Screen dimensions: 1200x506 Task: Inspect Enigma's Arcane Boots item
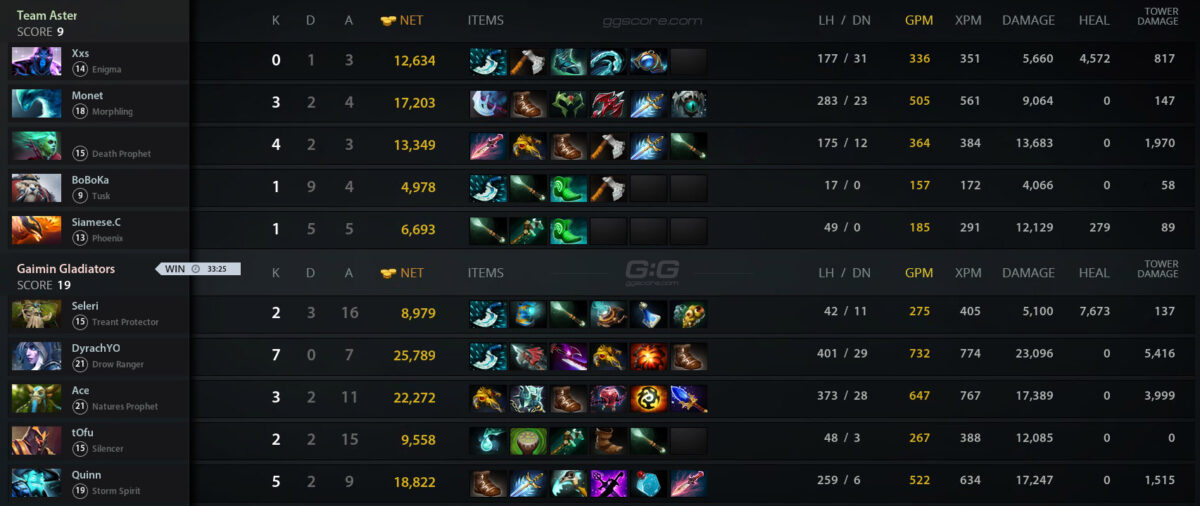[x=568, y=62]
